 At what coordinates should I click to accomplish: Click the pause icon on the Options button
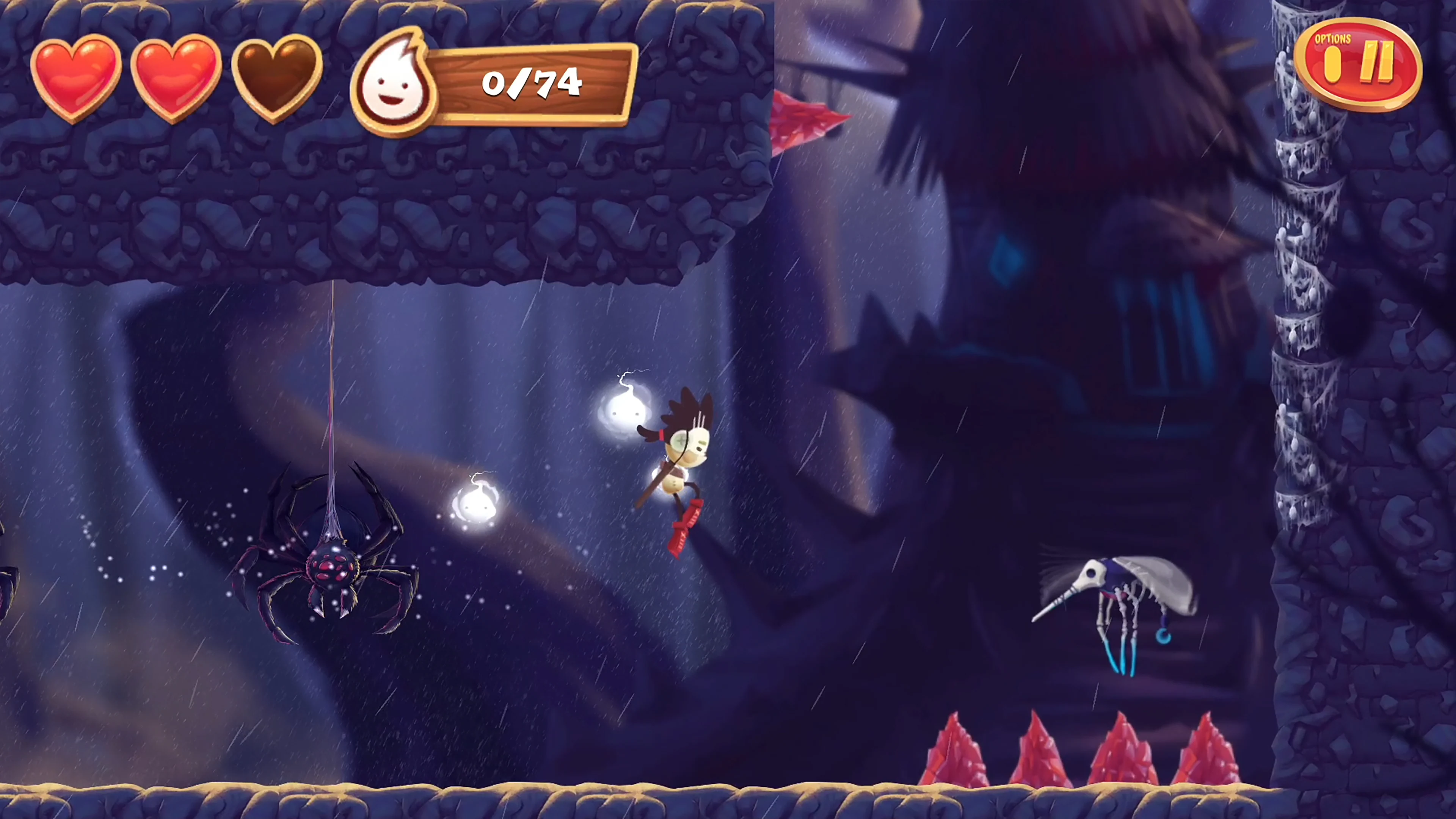point(1379,62)
